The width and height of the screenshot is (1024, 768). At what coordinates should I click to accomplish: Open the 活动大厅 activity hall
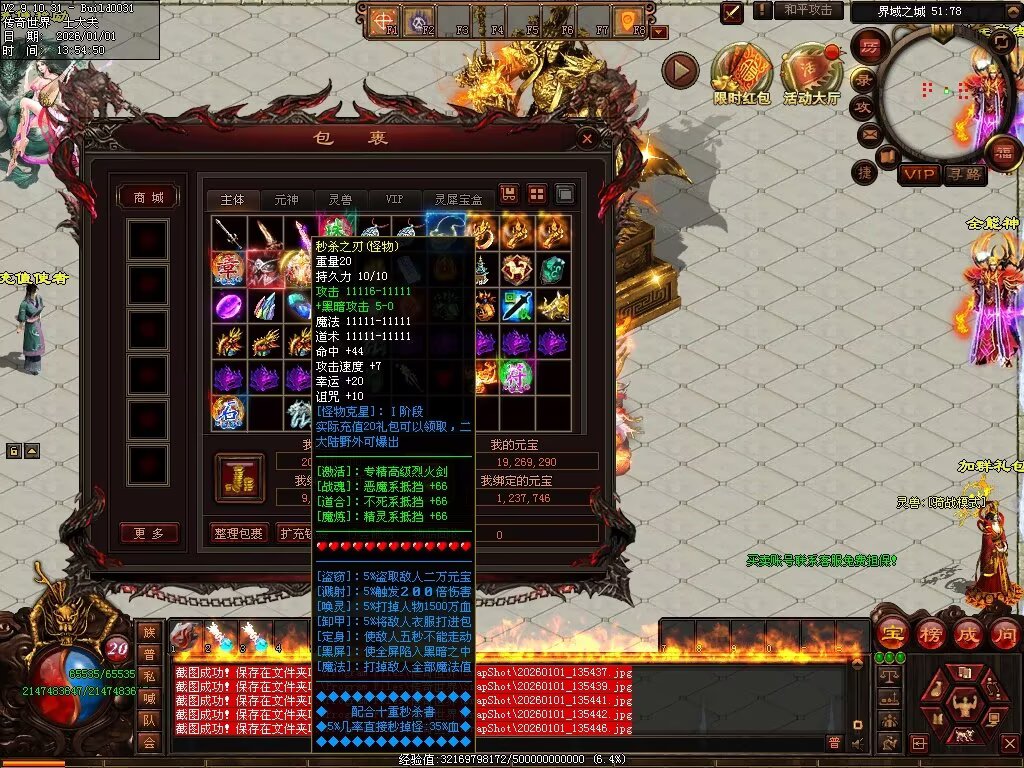coord(811,73)
